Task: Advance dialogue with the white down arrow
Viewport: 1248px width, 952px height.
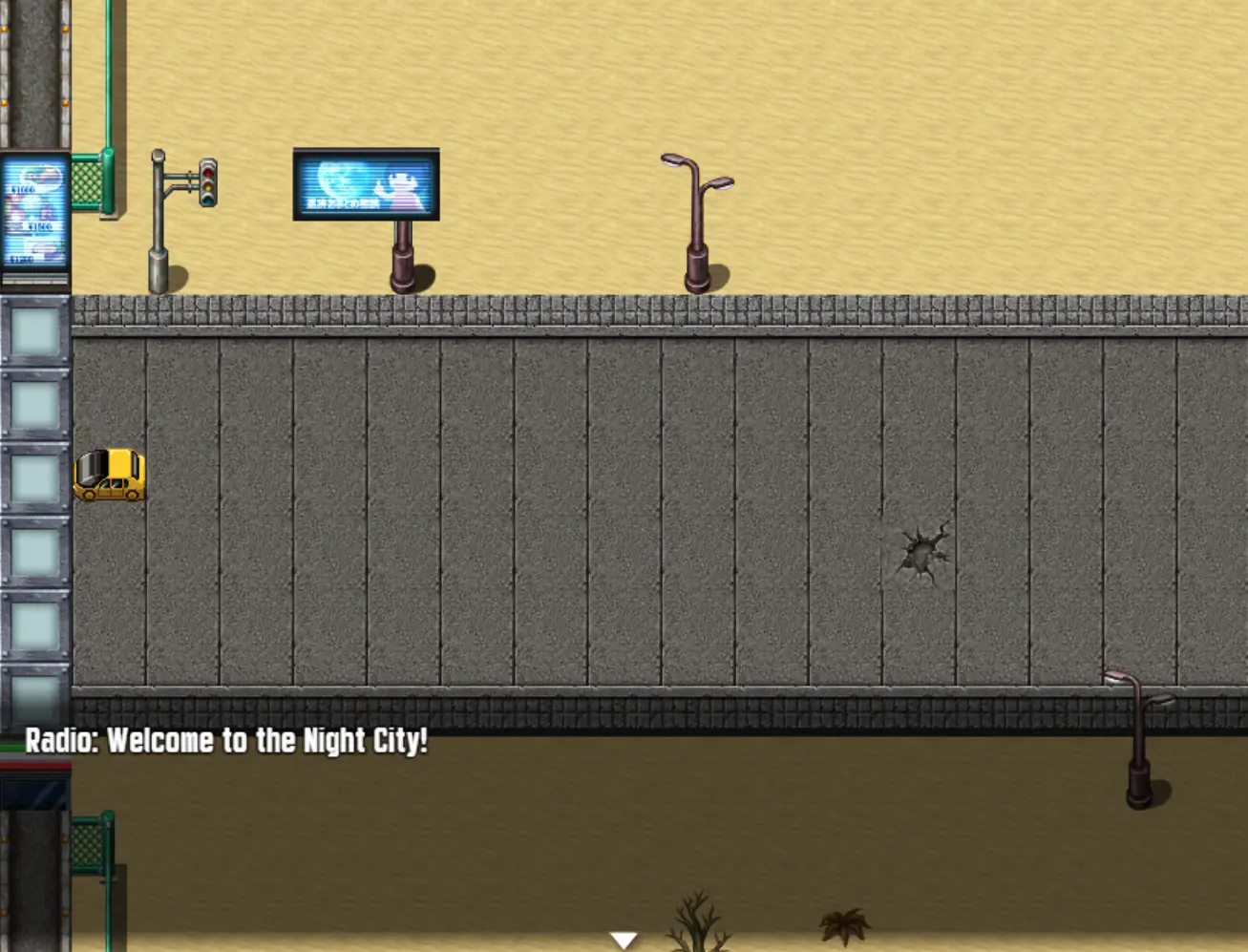Action: pyautogui.click(x=624, y=941)
